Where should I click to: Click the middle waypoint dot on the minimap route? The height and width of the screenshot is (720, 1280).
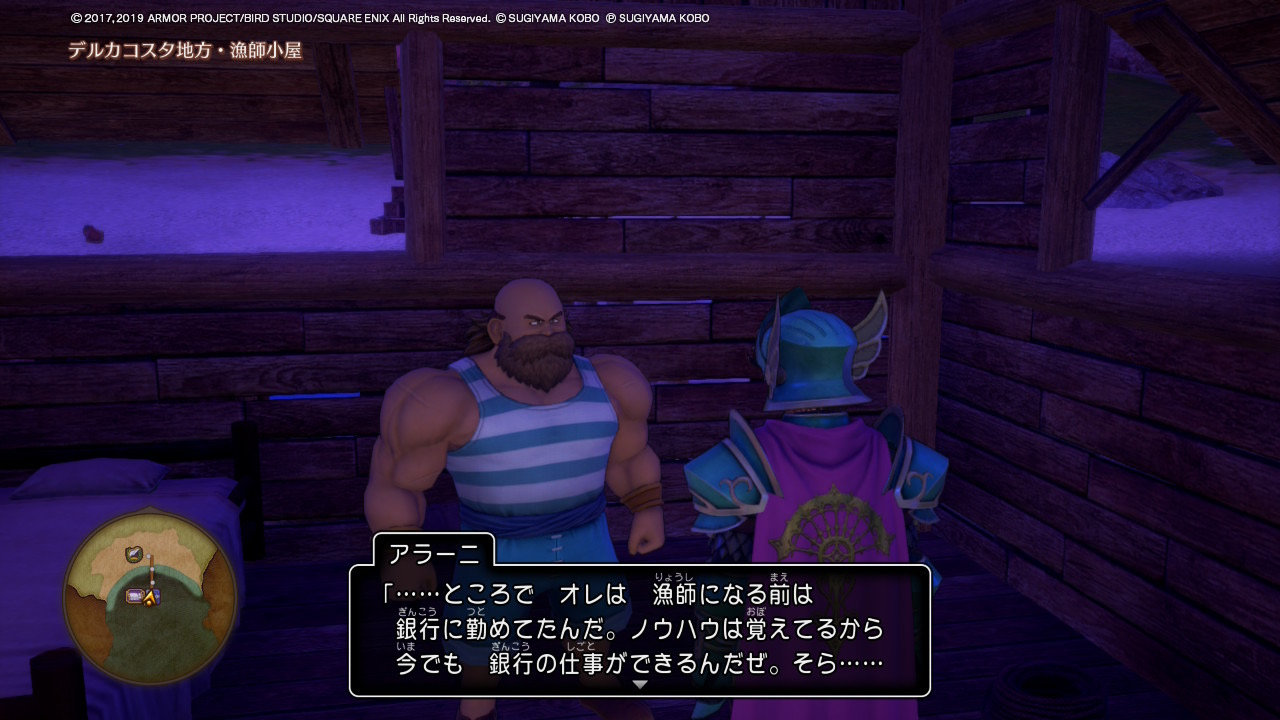(152, 568)
